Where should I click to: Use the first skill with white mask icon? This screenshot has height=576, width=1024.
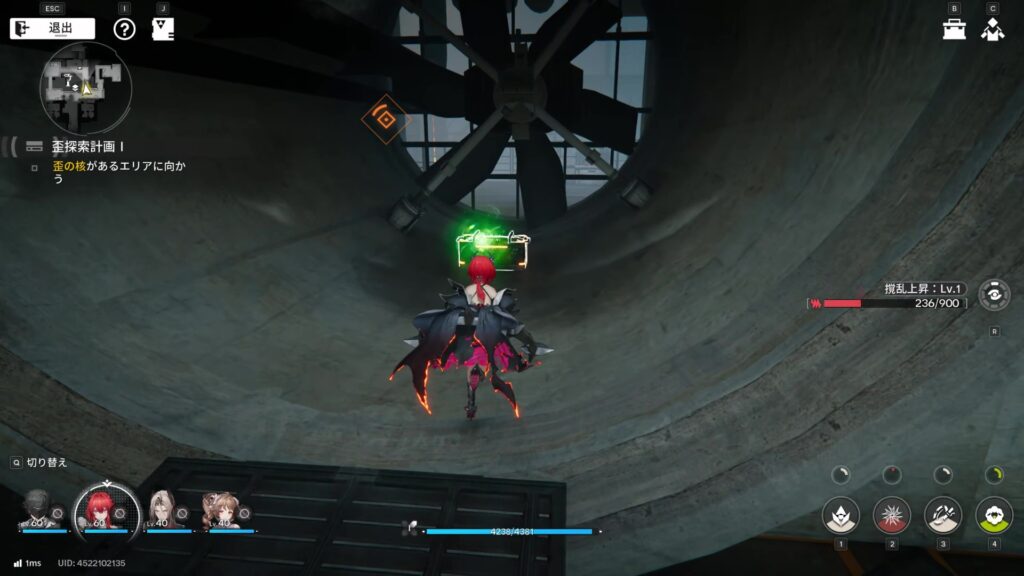tap(841, 516)
